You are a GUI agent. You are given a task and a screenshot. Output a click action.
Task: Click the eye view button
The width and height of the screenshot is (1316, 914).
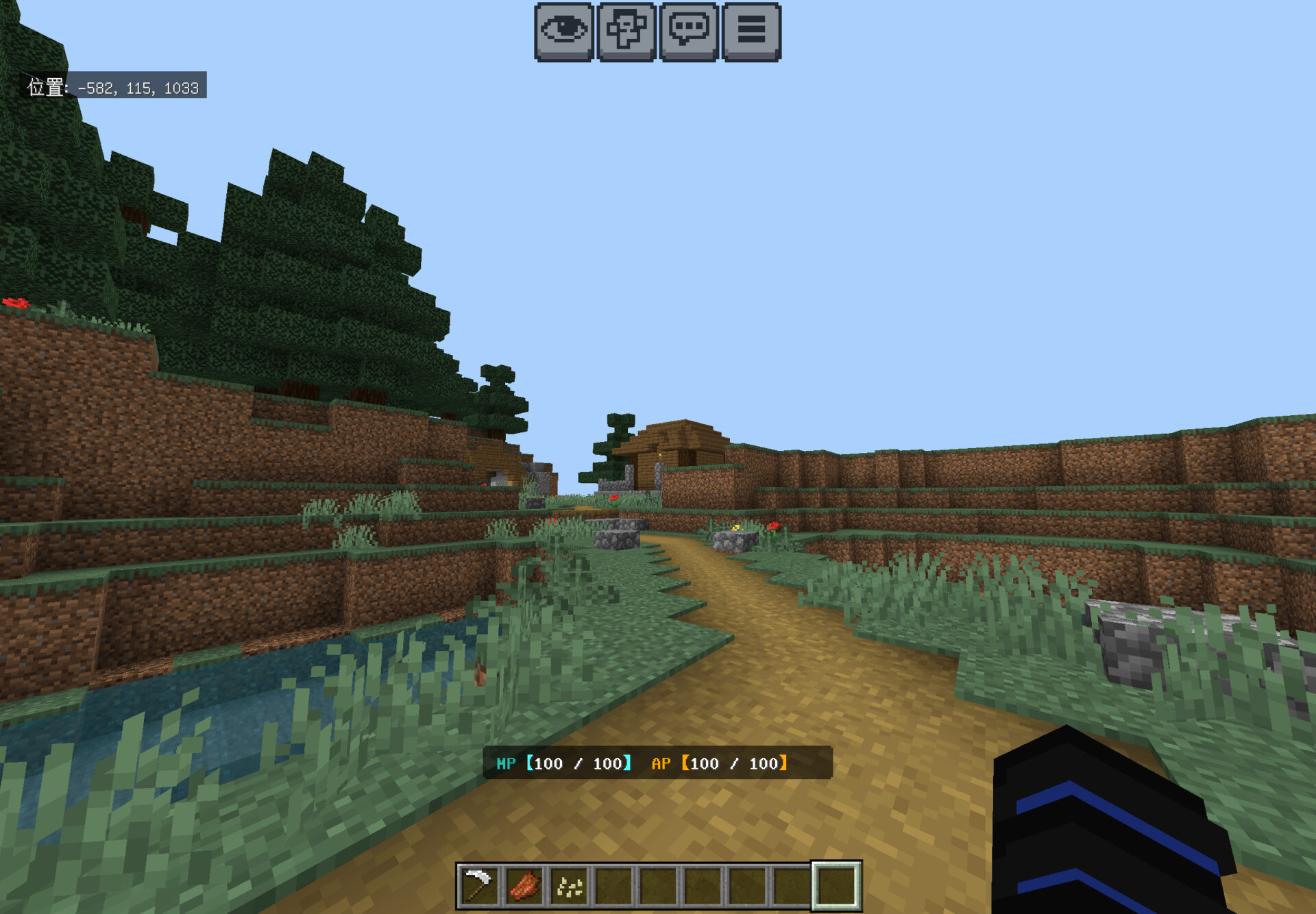tap(563, 32)
